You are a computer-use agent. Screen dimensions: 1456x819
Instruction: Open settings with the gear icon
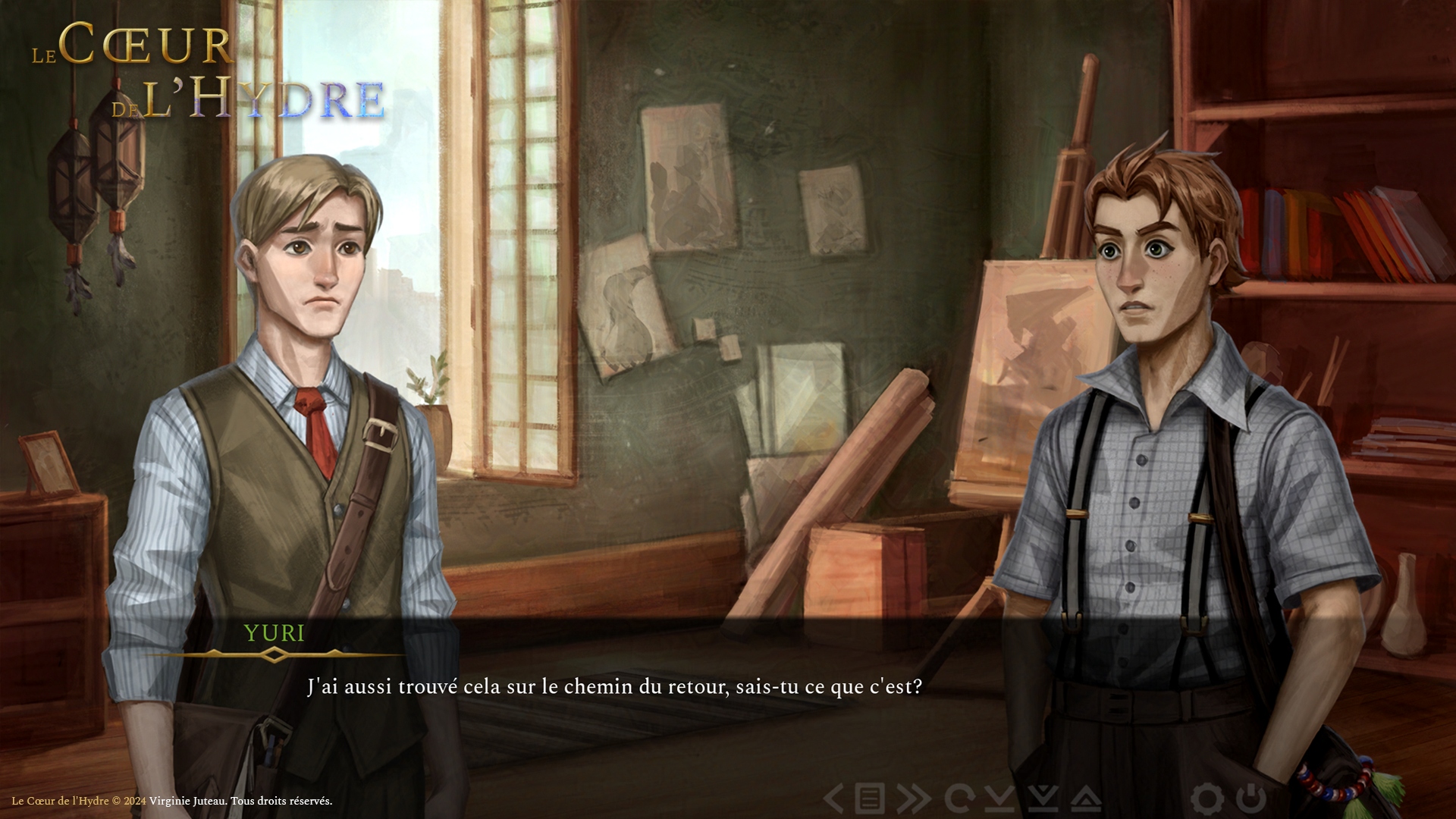(x=1207, y=799)
